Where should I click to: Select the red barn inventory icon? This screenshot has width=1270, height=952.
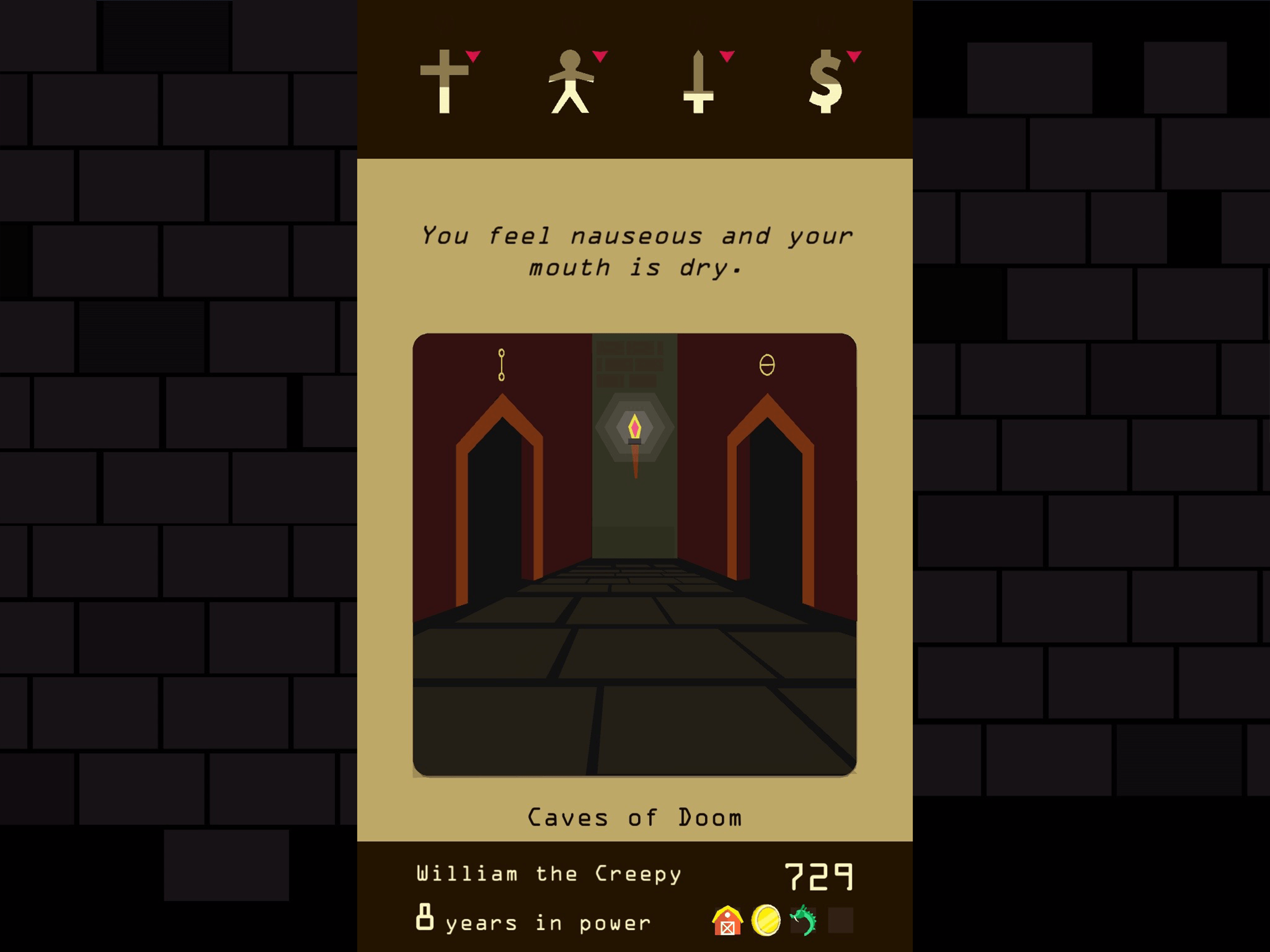[x=727, y=921]
